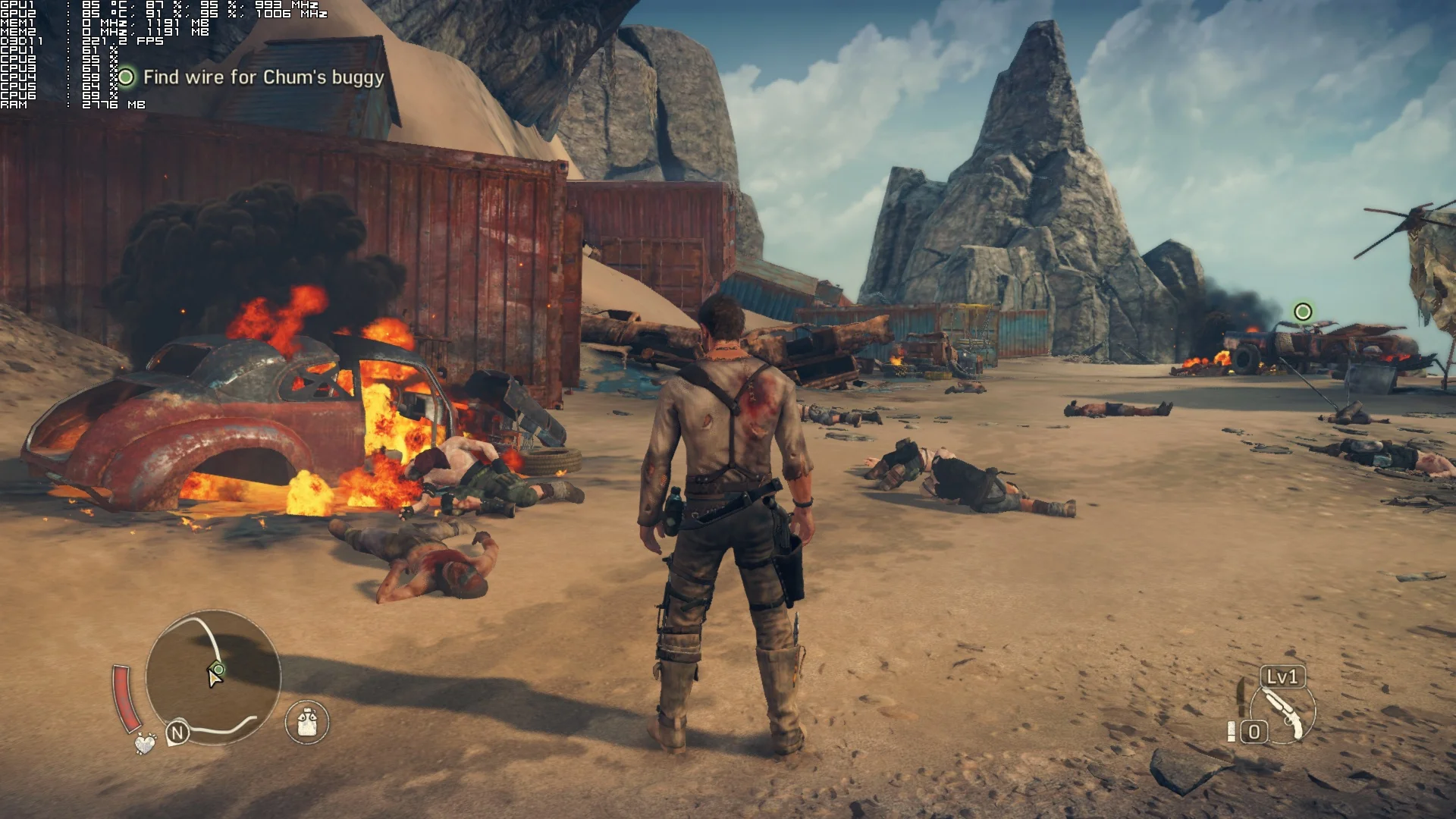Screen dimensions: 1456x819
Task: Select the "Find wire for Chum's buggy" objective
Action: click(x=263, y=77)
